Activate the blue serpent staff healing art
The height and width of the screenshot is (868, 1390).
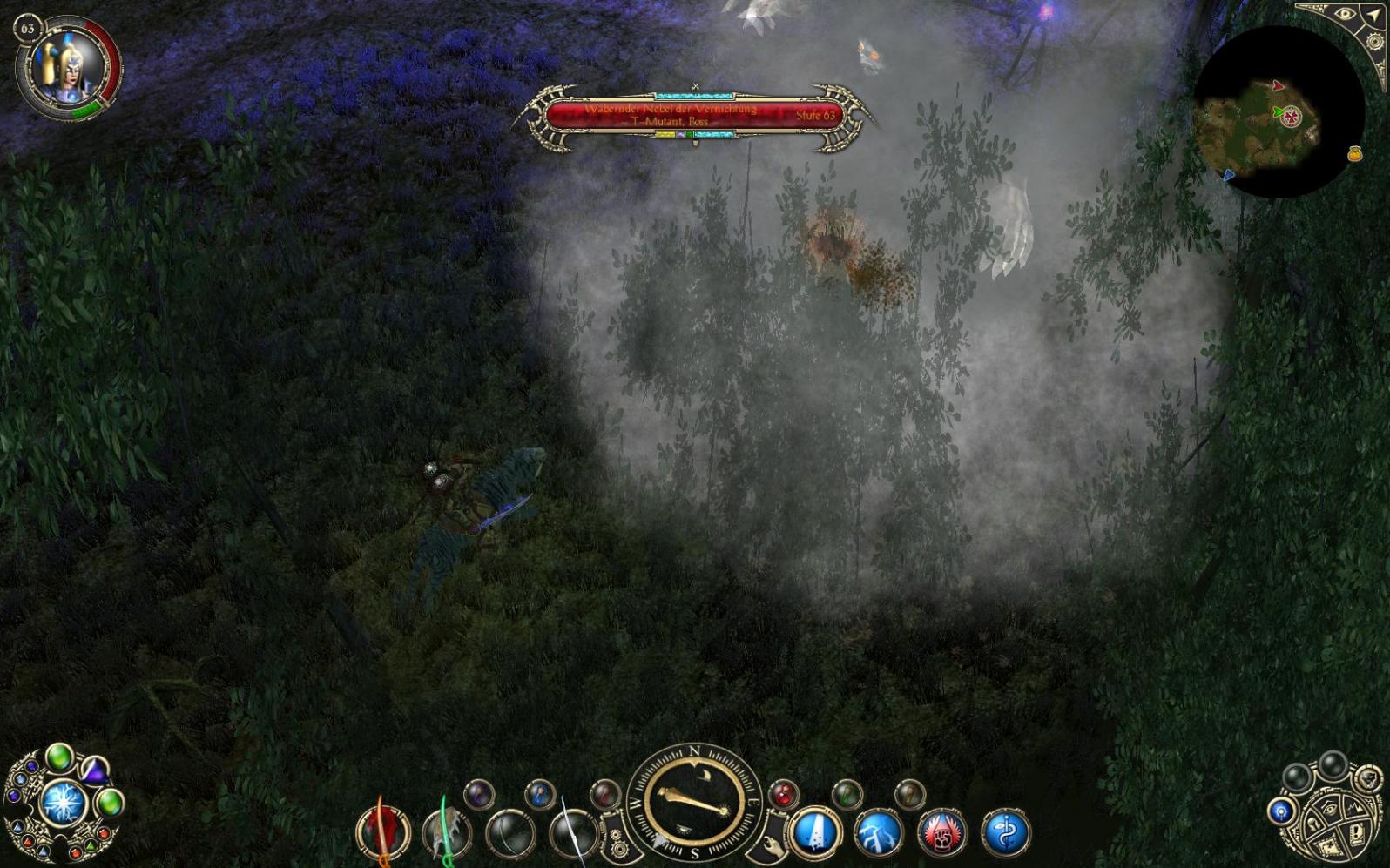pyautogui.click(x=1005, y=832)
